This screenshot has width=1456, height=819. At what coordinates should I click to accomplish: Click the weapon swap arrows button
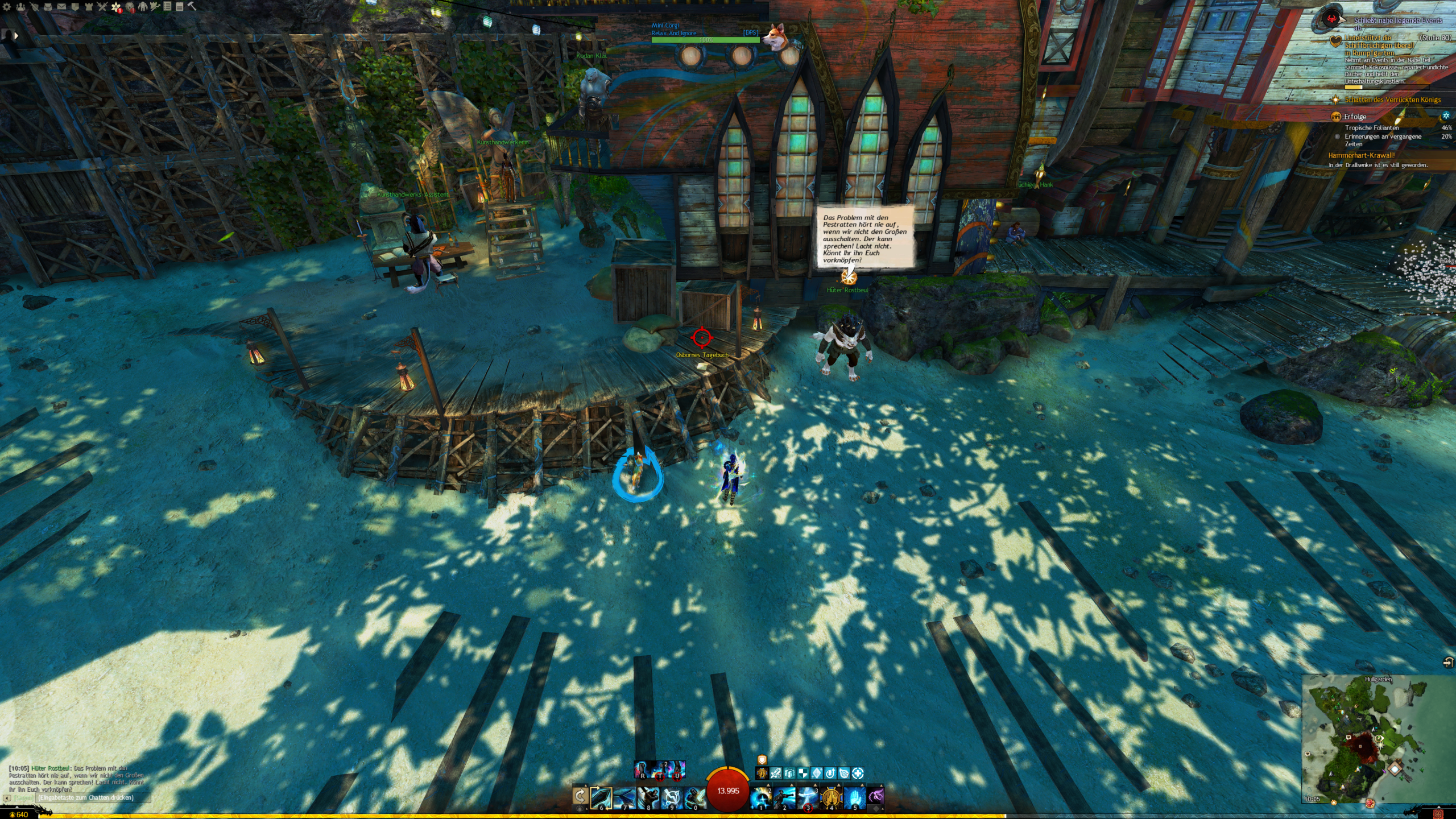click(x=580, y=796)
